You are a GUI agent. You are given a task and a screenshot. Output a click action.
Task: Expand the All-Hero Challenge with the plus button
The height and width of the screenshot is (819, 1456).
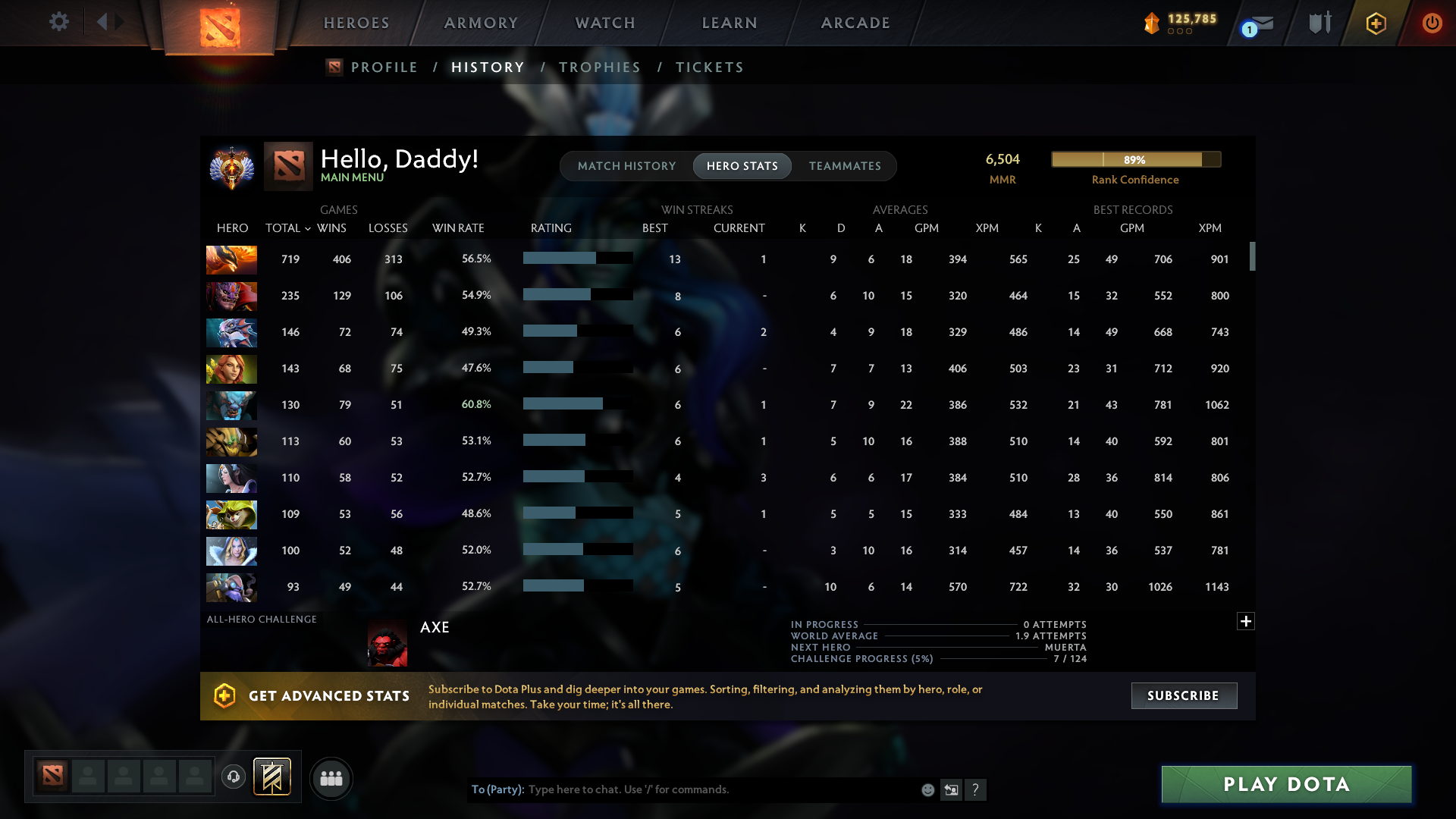[1246, 621]
